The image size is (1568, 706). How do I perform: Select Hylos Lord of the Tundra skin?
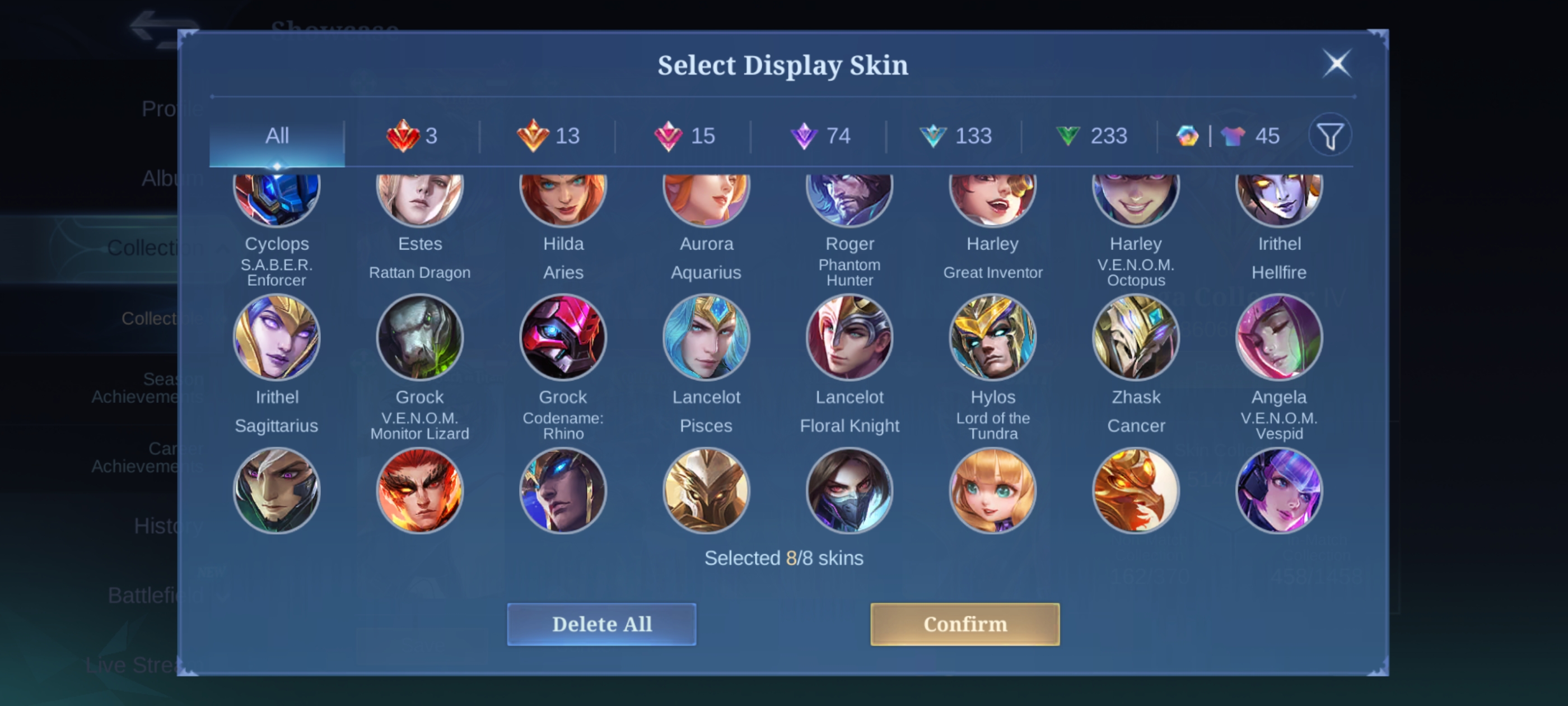[x=993, y=337]
